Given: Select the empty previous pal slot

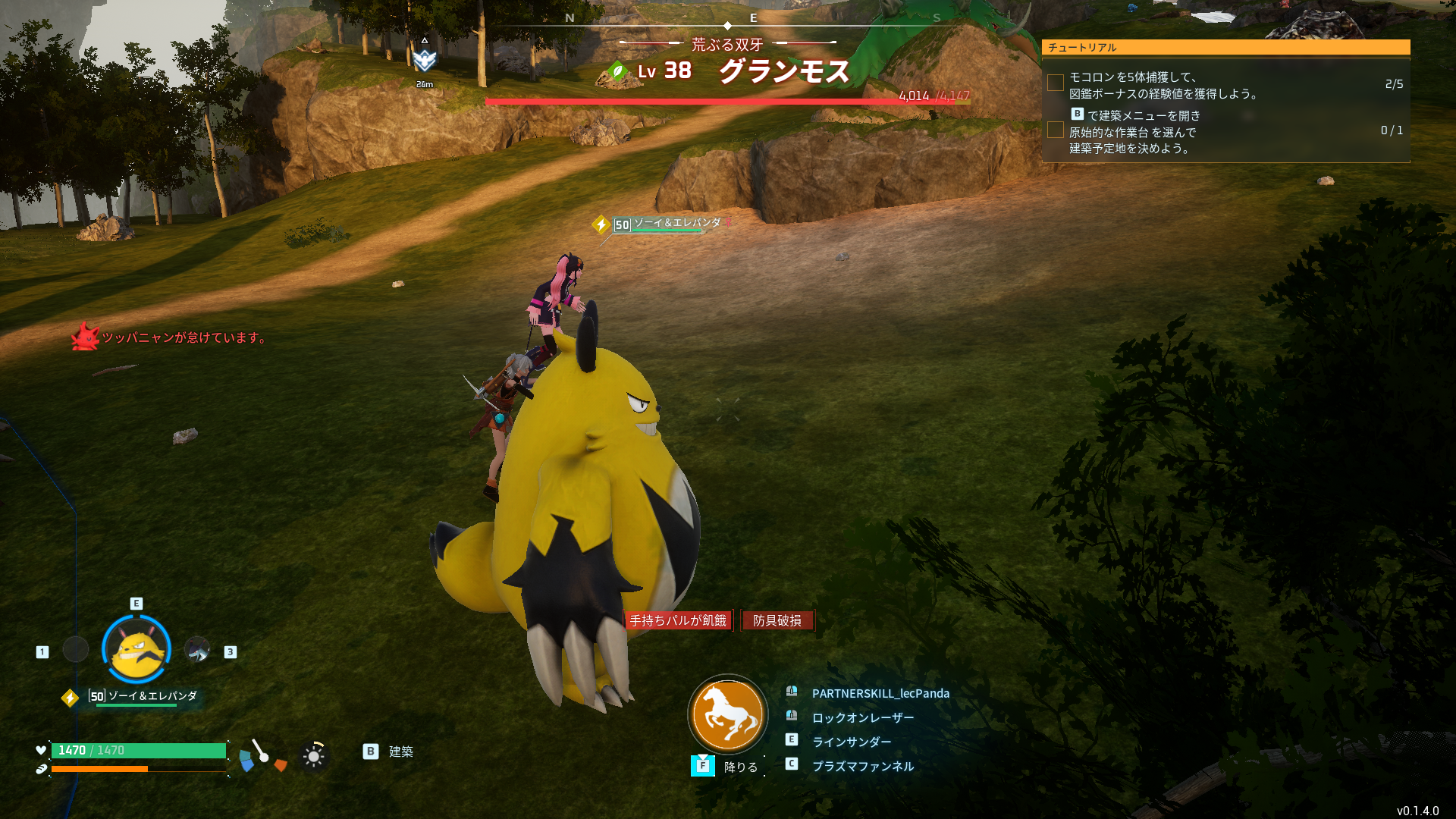Looking at the screenshot, I should pyautogui.click(x=76, y=650).
